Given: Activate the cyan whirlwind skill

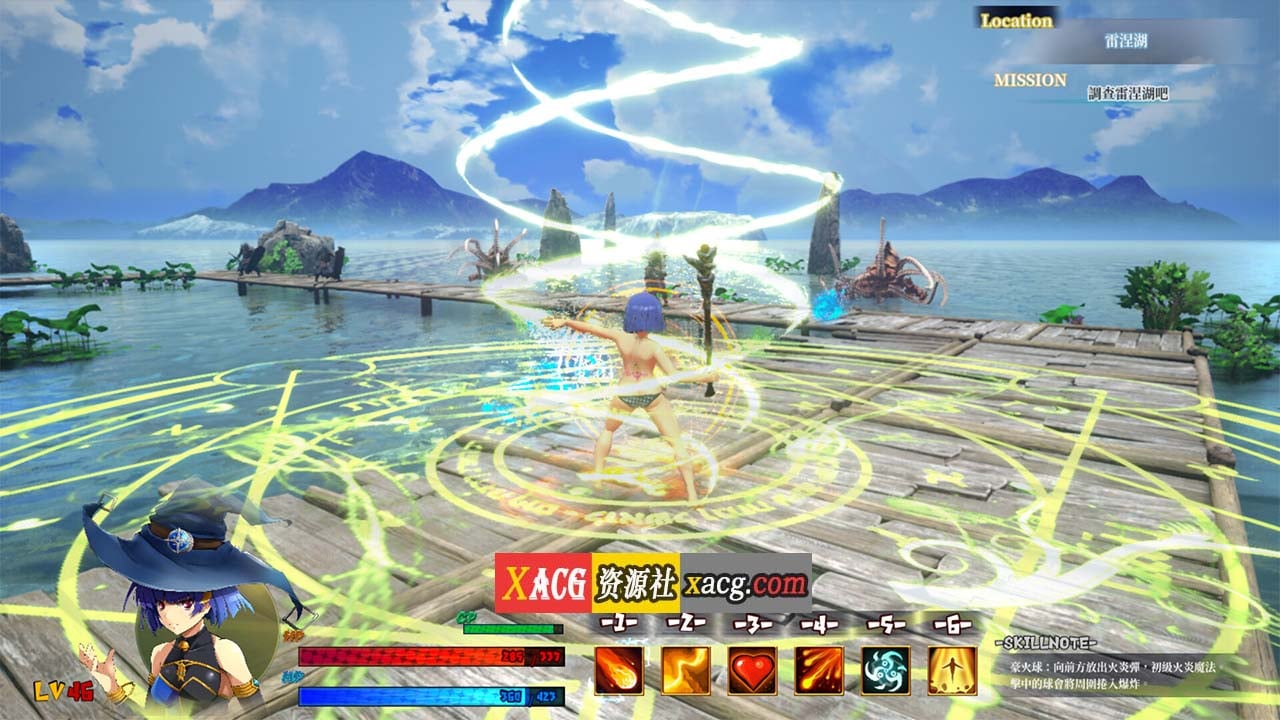Looking at the screenshot, I should pos(886,670).
